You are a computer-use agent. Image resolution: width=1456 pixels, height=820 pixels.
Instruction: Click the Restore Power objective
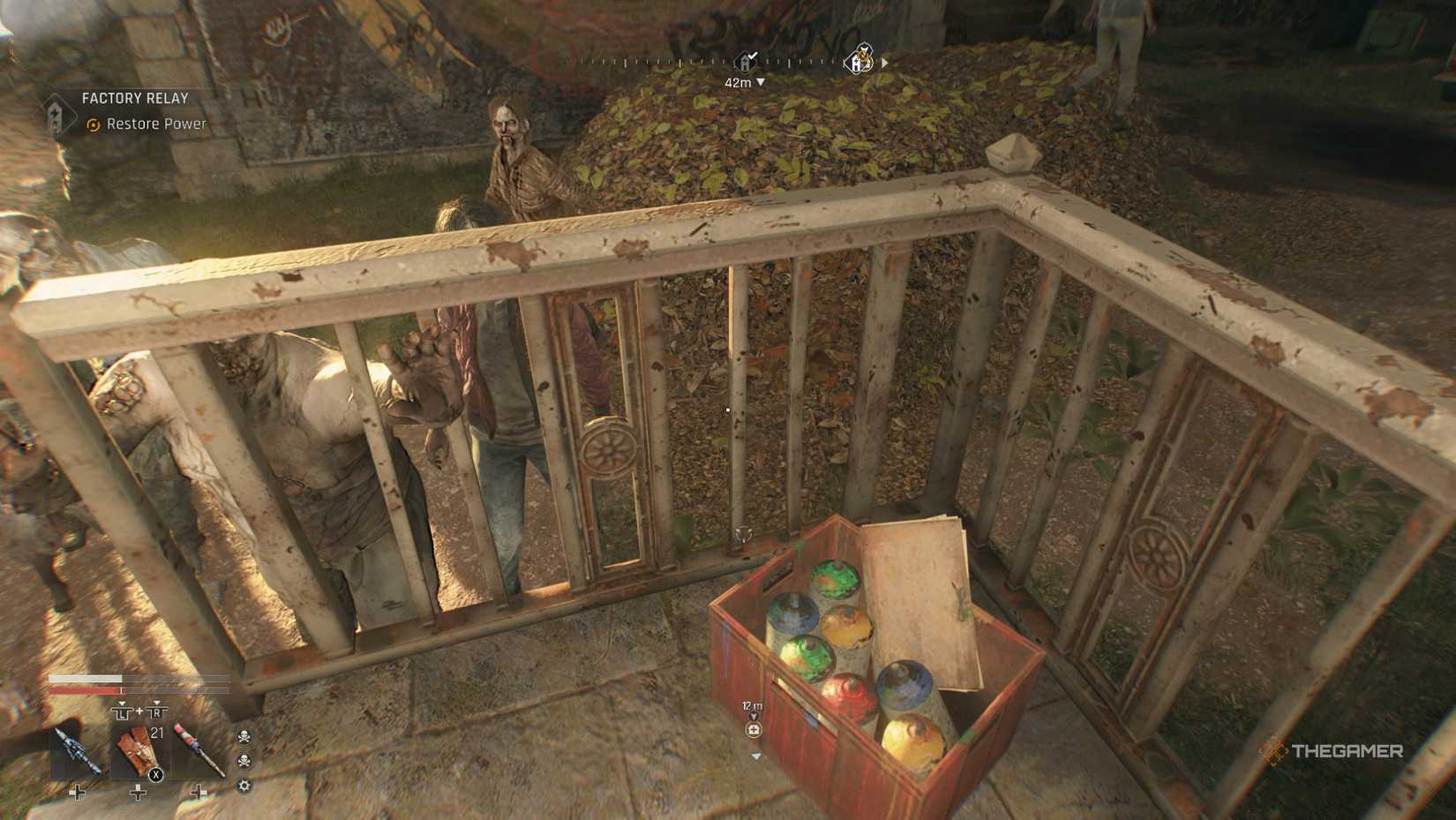click(x=155, y=124)
